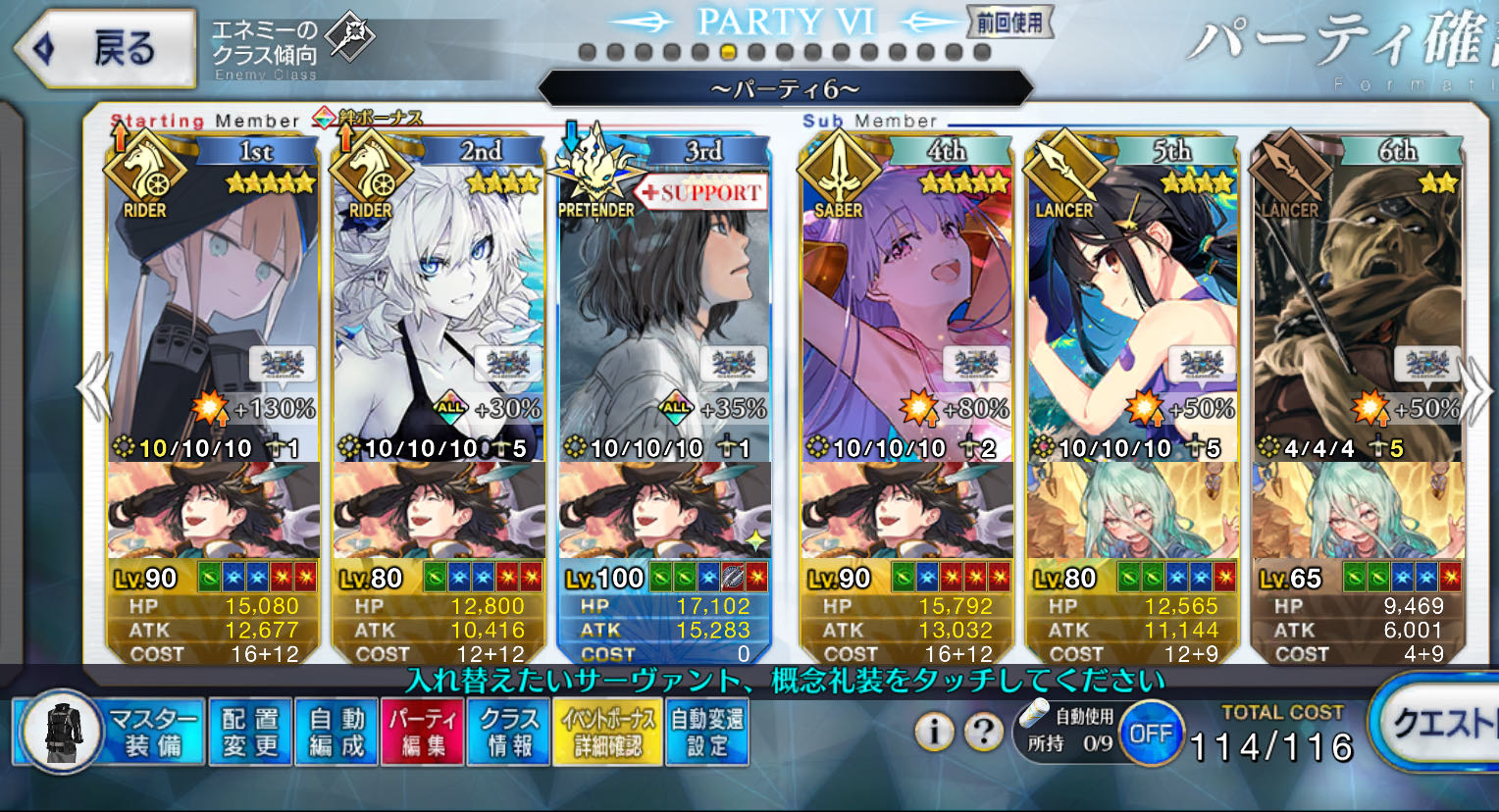The image size is (1499, 812).
Task: Open パーティ編集 party edit
Action: tap(423, 732)
